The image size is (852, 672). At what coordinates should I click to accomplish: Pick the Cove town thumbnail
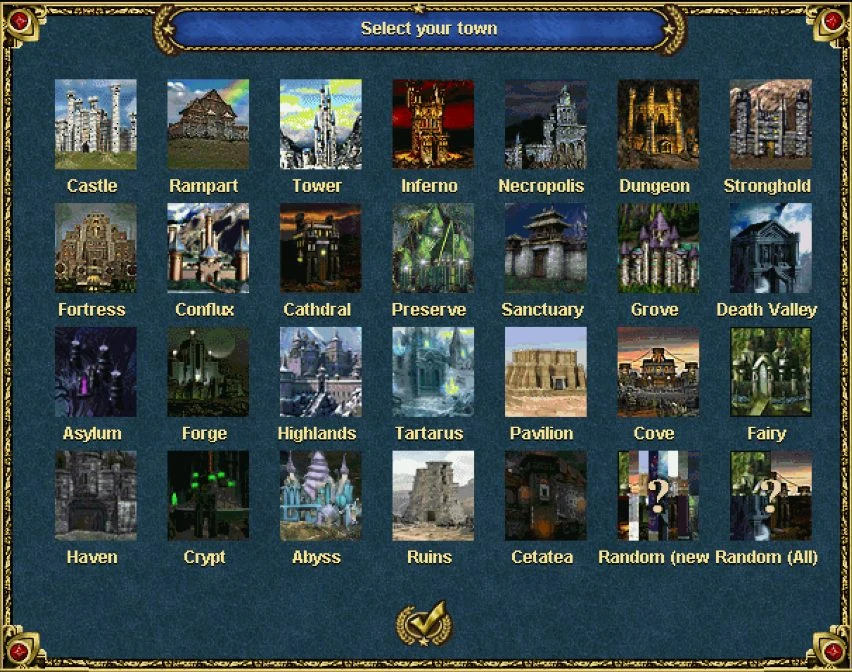pos(658,372)
